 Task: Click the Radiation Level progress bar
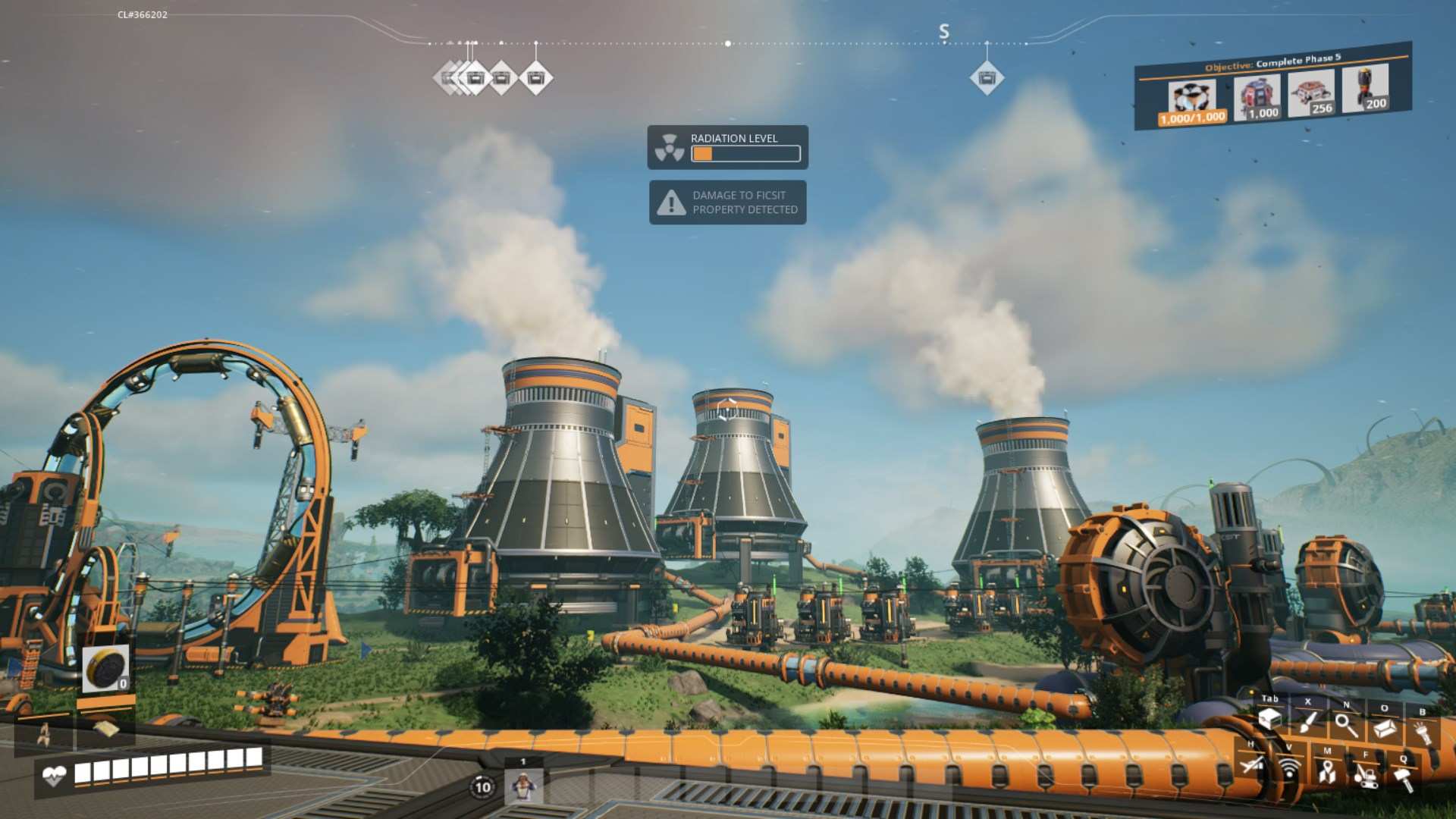point(745,154)
